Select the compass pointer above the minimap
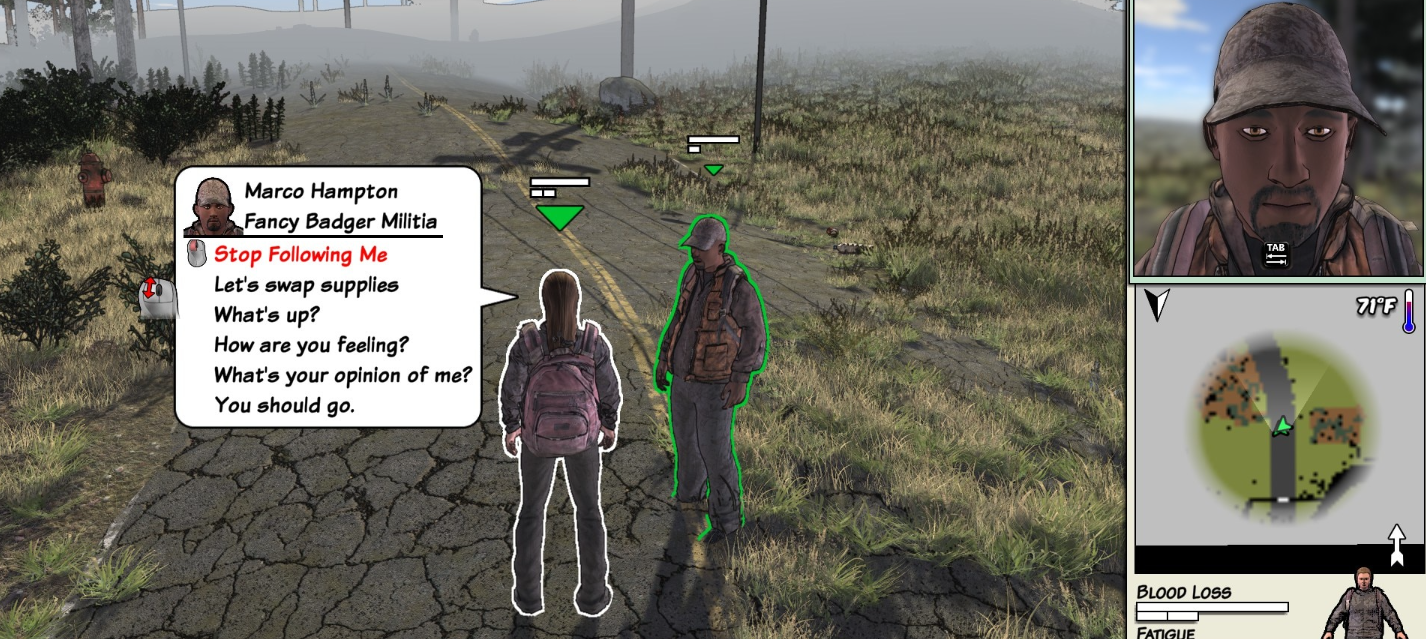The width and height of the screenshot is (1426, 639). [1157, 304]
